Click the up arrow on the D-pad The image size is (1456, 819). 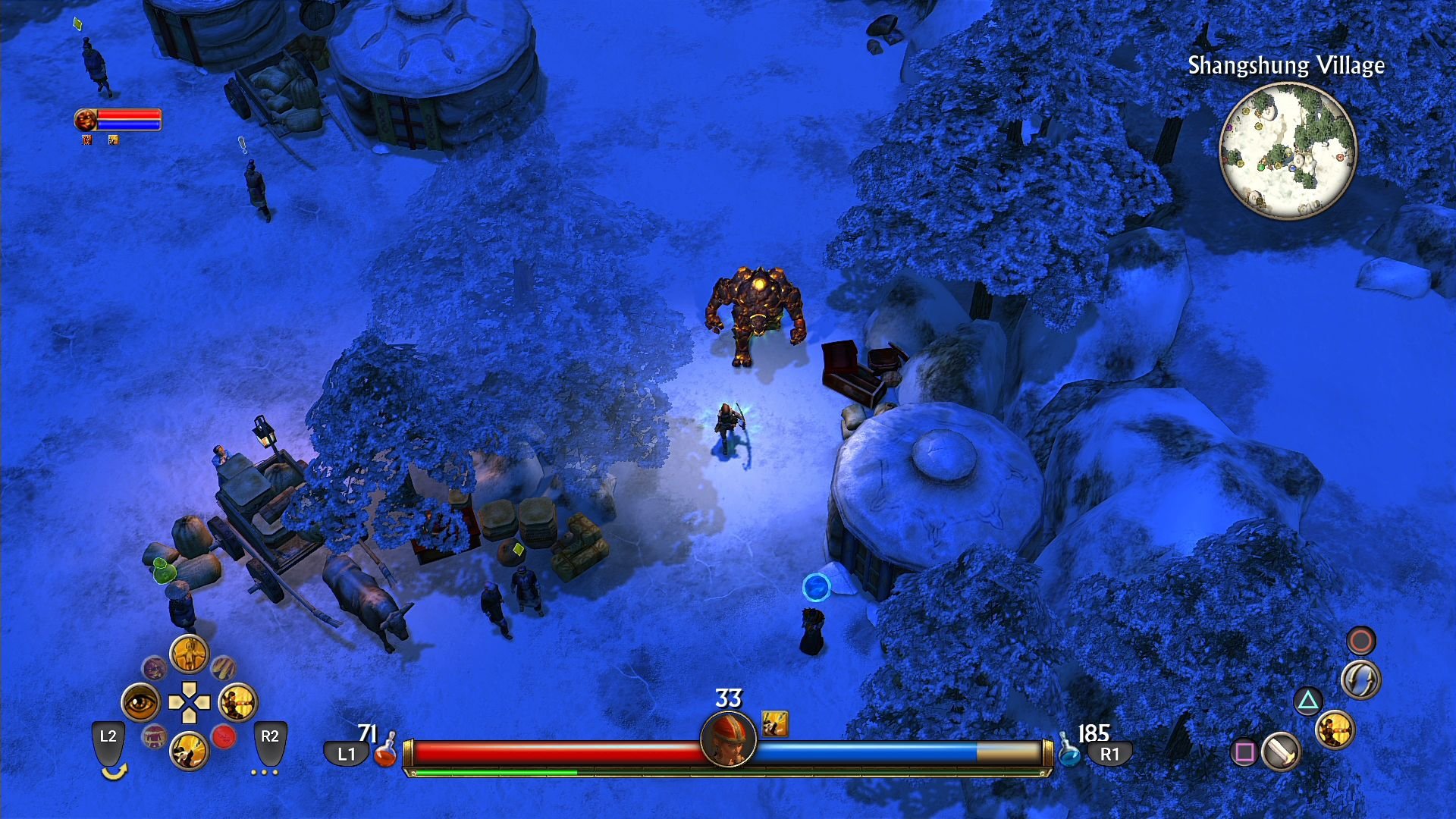(189, 687)
